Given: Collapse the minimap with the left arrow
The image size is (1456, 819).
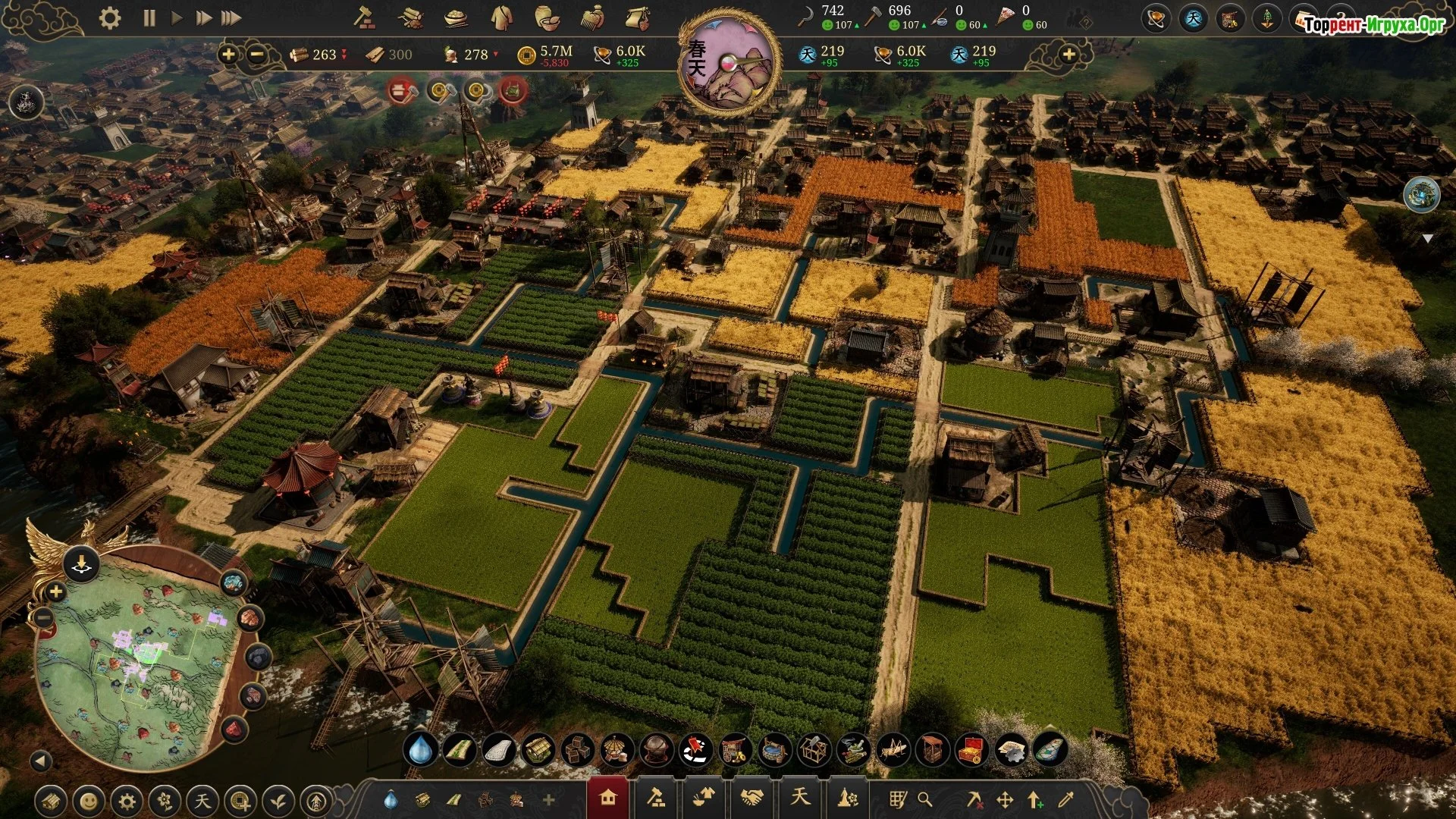Looking at the screenshot, I should tap(41, 761).
